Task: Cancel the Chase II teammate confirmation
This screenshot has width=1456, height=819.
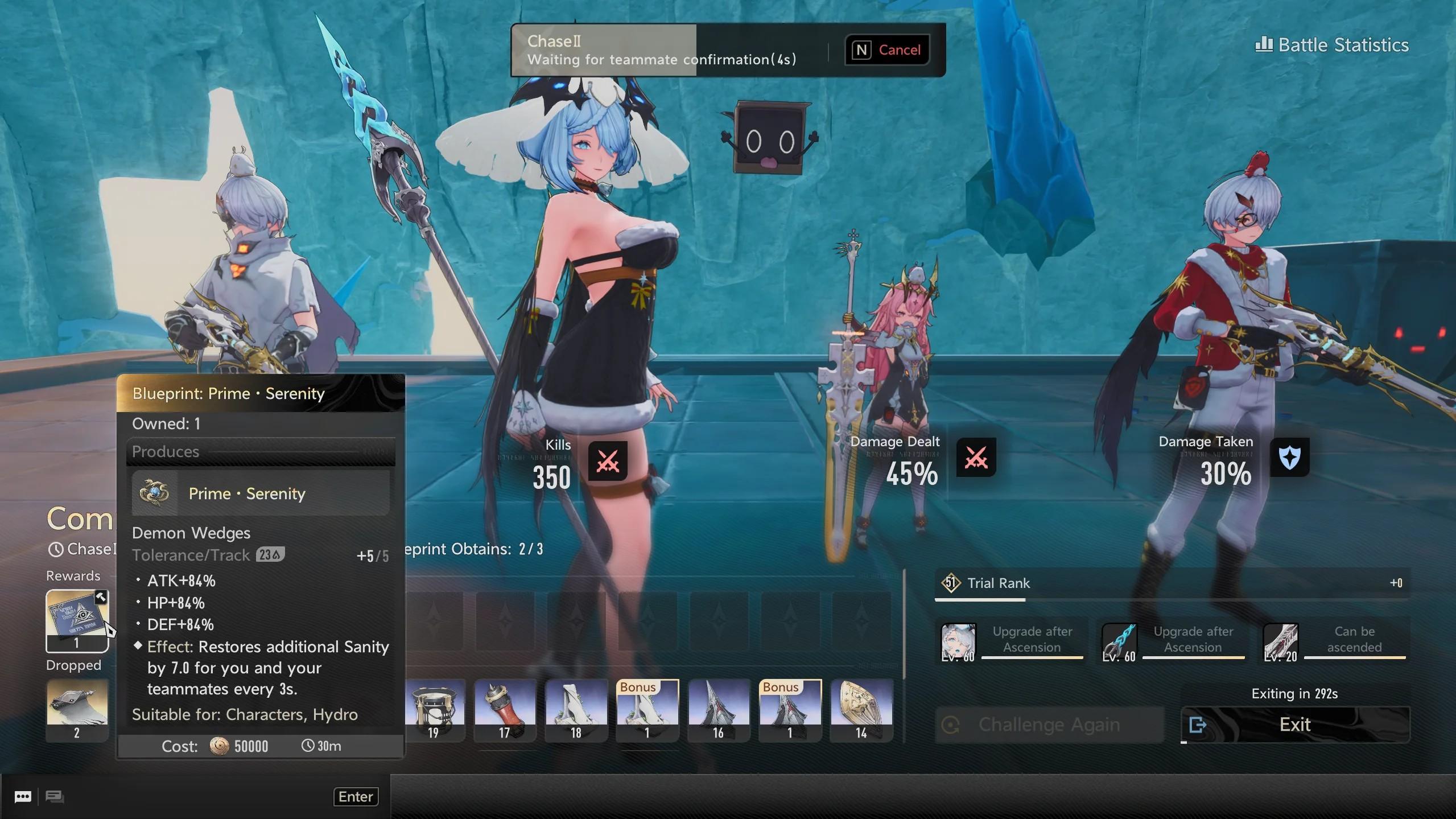Action: 887,50
